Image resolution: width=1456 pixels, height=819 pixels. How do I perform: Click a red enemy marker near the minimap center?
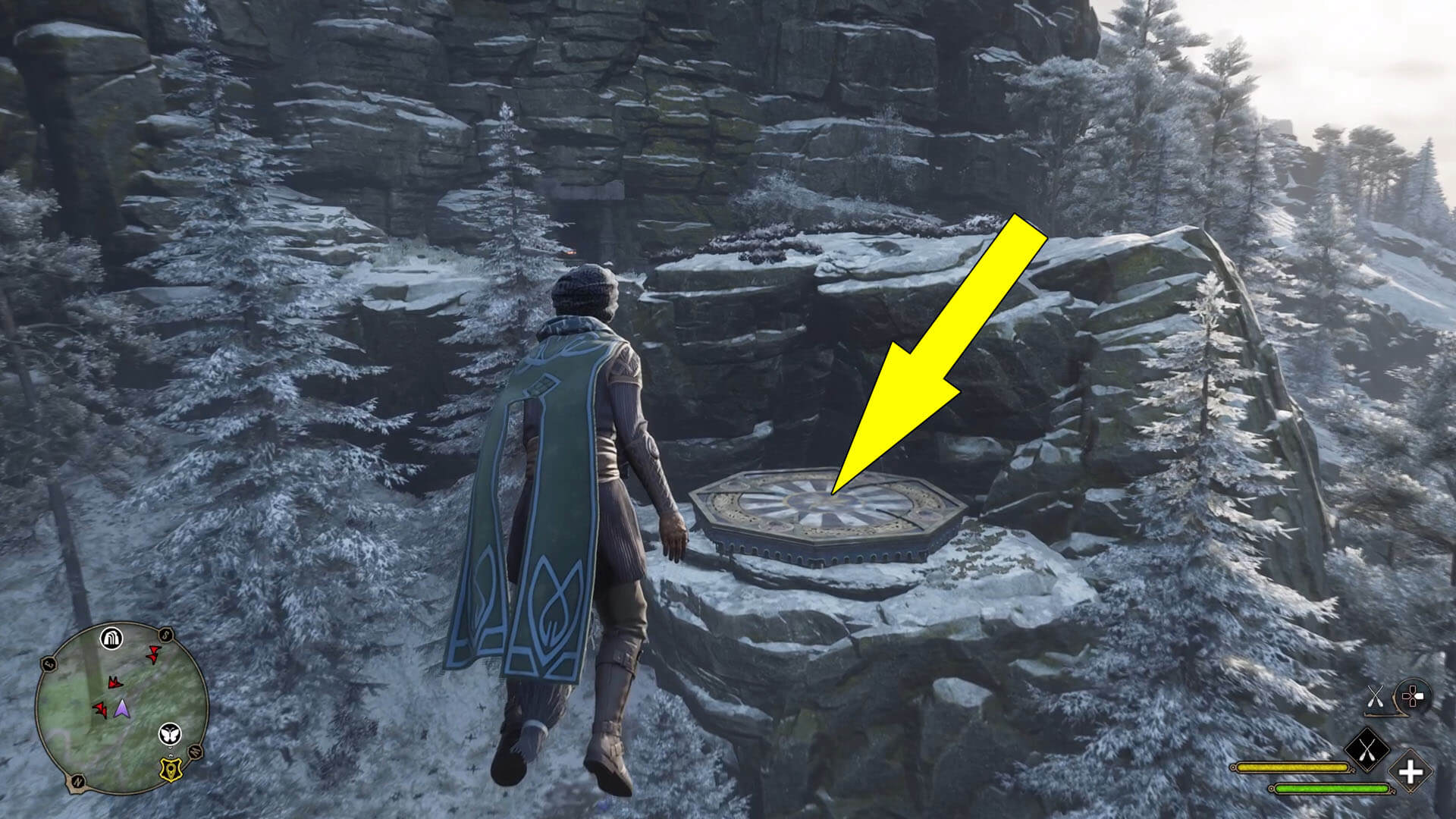[115, 682]
